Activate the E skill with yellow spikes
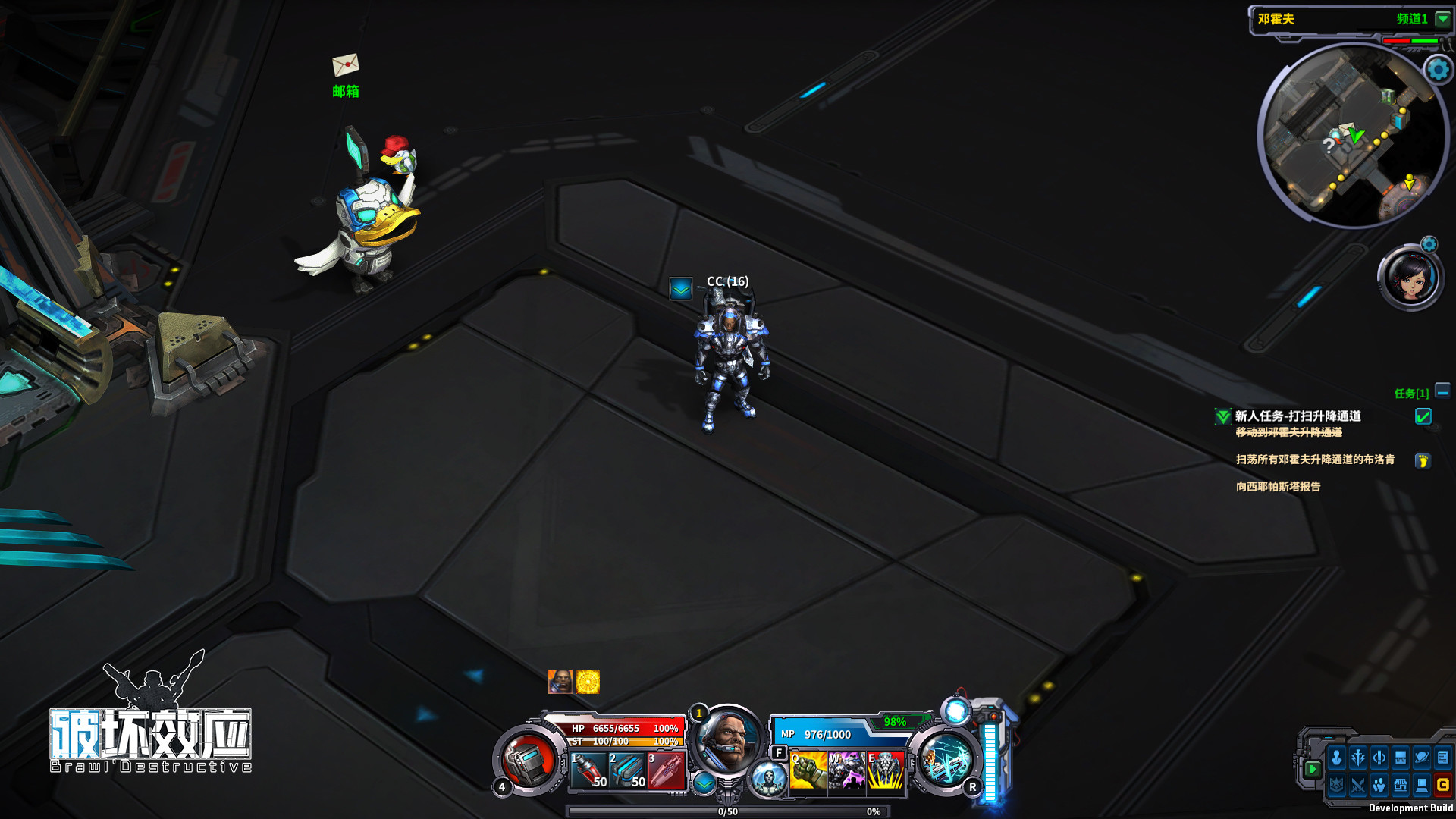This screenshot has width=1456, height=819. [x=885, y=770]
